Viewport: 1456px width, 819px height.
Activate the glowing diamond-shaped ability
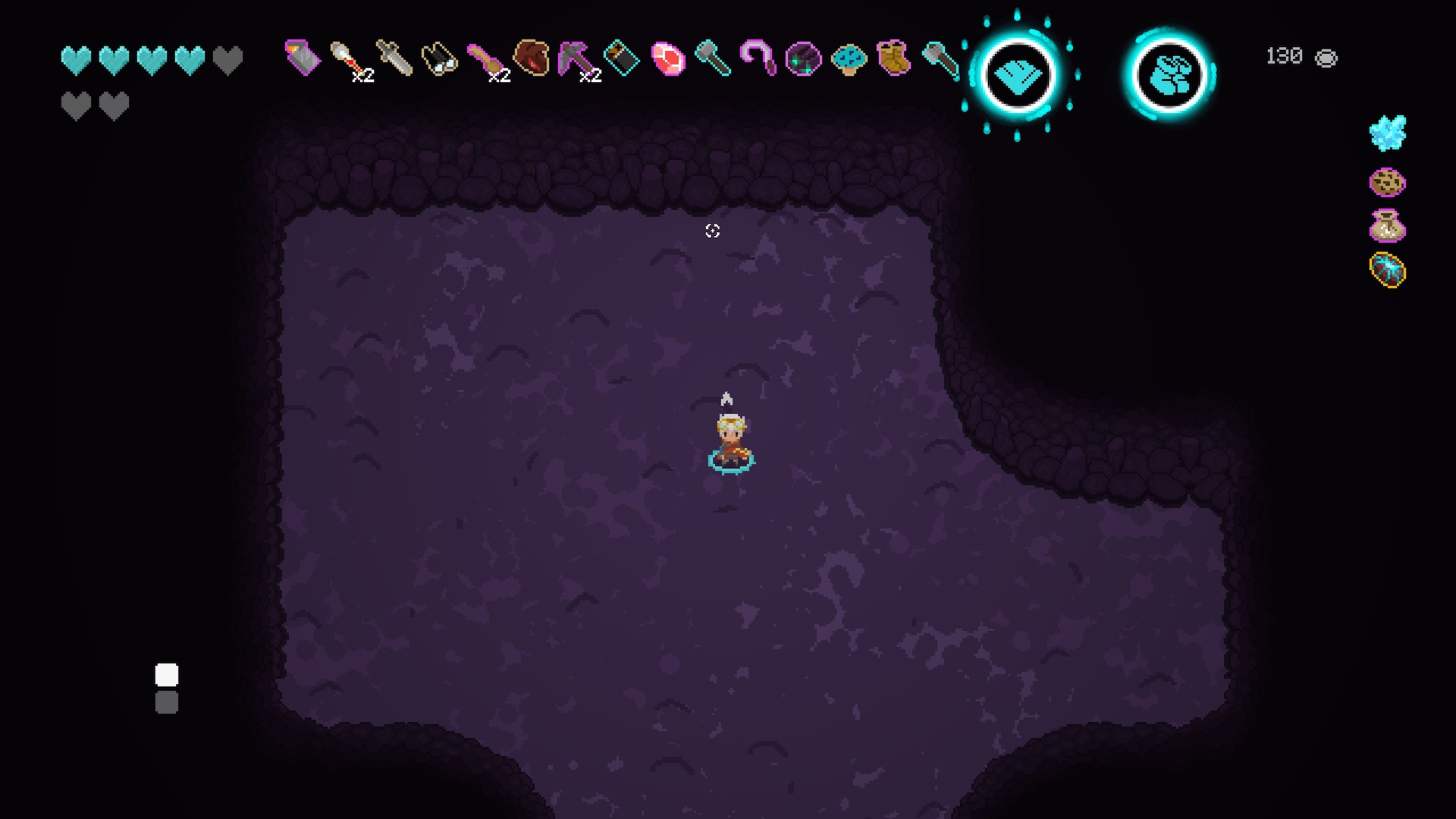tap(1017, 76)
